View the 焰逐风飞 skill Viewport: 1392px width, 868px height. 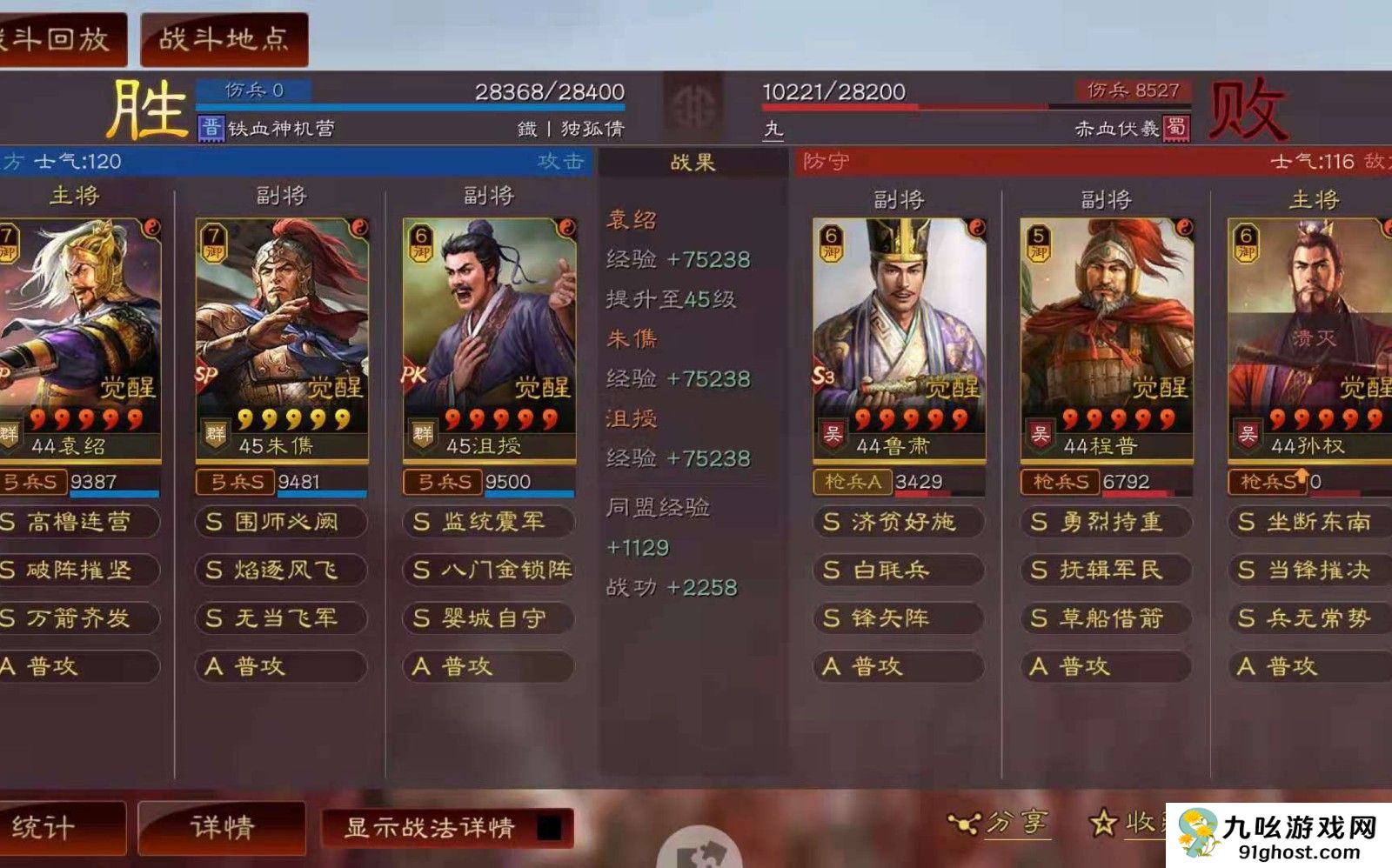click(280, 570)
